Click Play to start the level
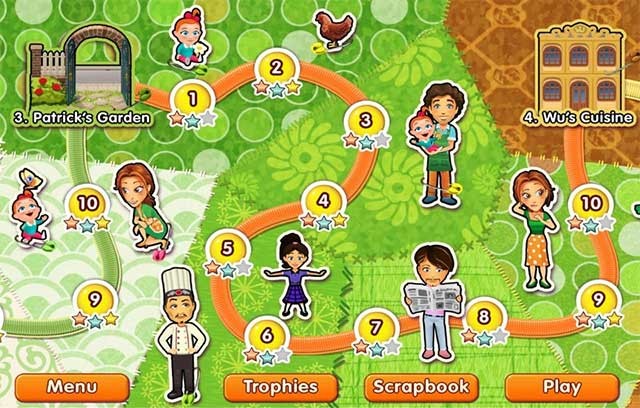The height and width of the screenshot is (408, 640). point(560,387)
